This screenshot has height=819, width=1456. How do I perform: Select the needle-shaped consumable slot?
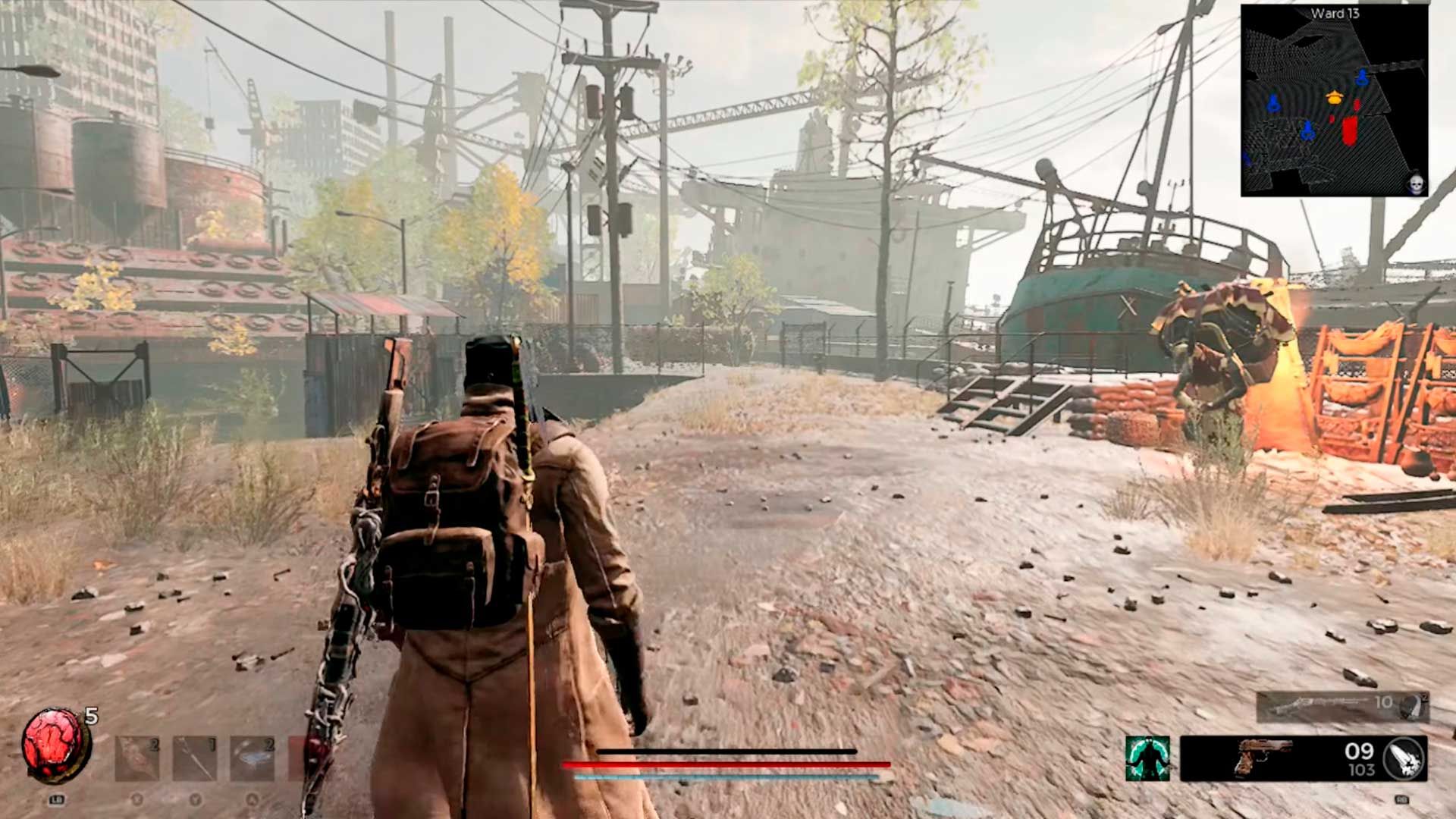195,758
